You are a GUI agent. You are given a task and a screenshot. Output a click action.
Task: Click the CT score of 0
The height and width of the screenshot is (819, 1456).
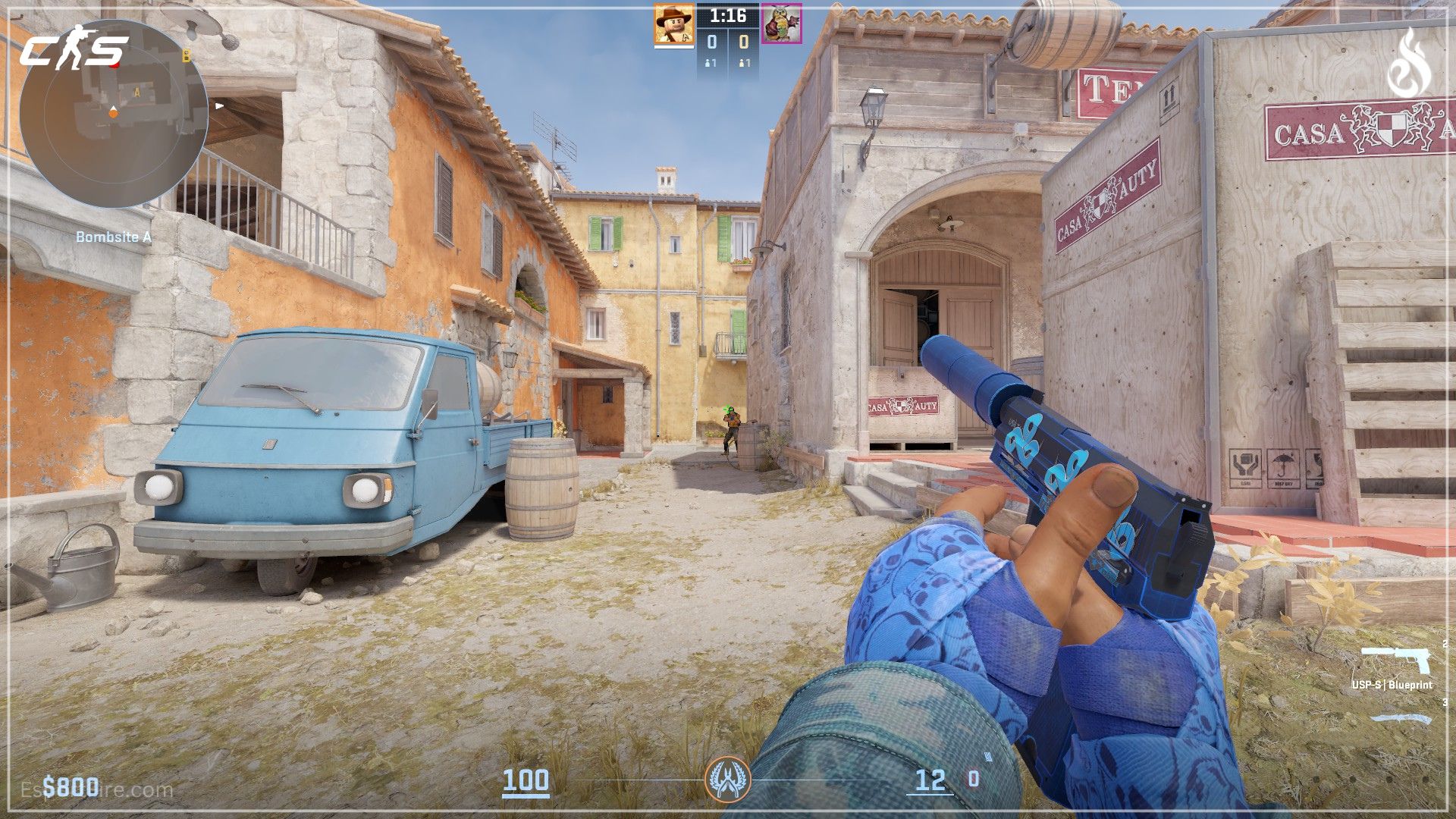click(x=712, y=42)
